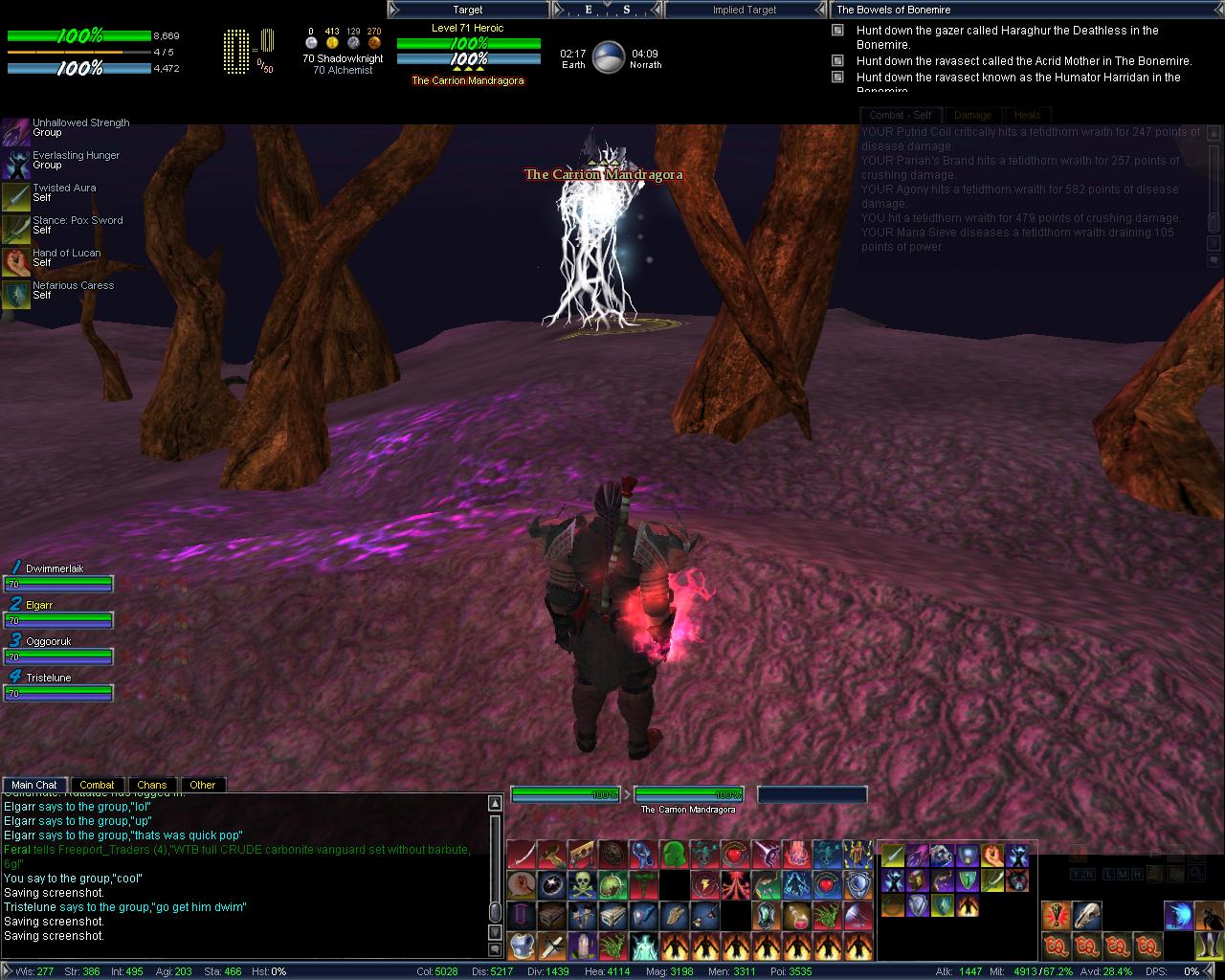The height and width of the screenshot is (980, 1225).
Task: Open the Chans chat tab
Action: (x=151, y=785)
